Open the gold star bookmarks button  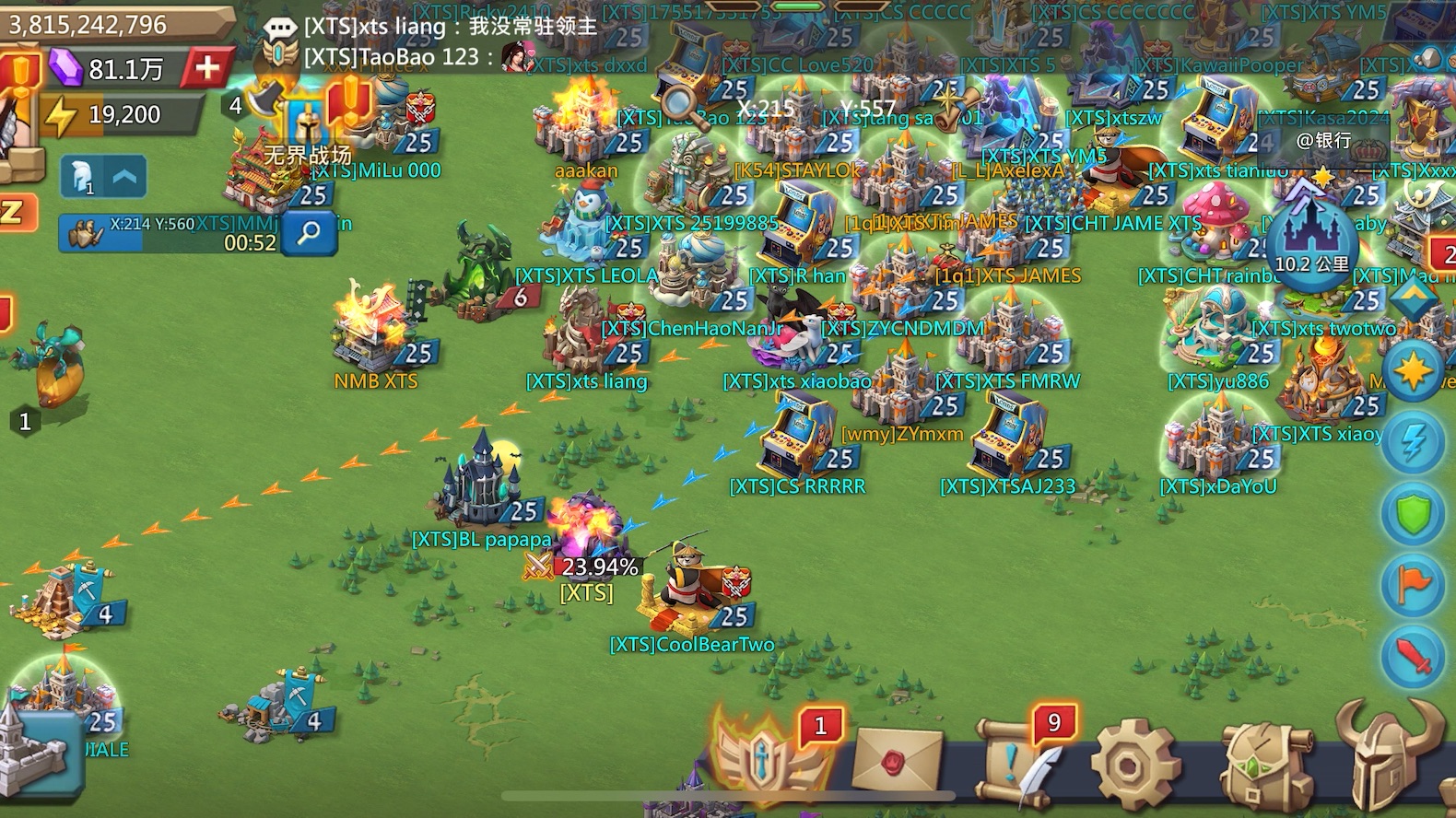tap(1413, 370)
